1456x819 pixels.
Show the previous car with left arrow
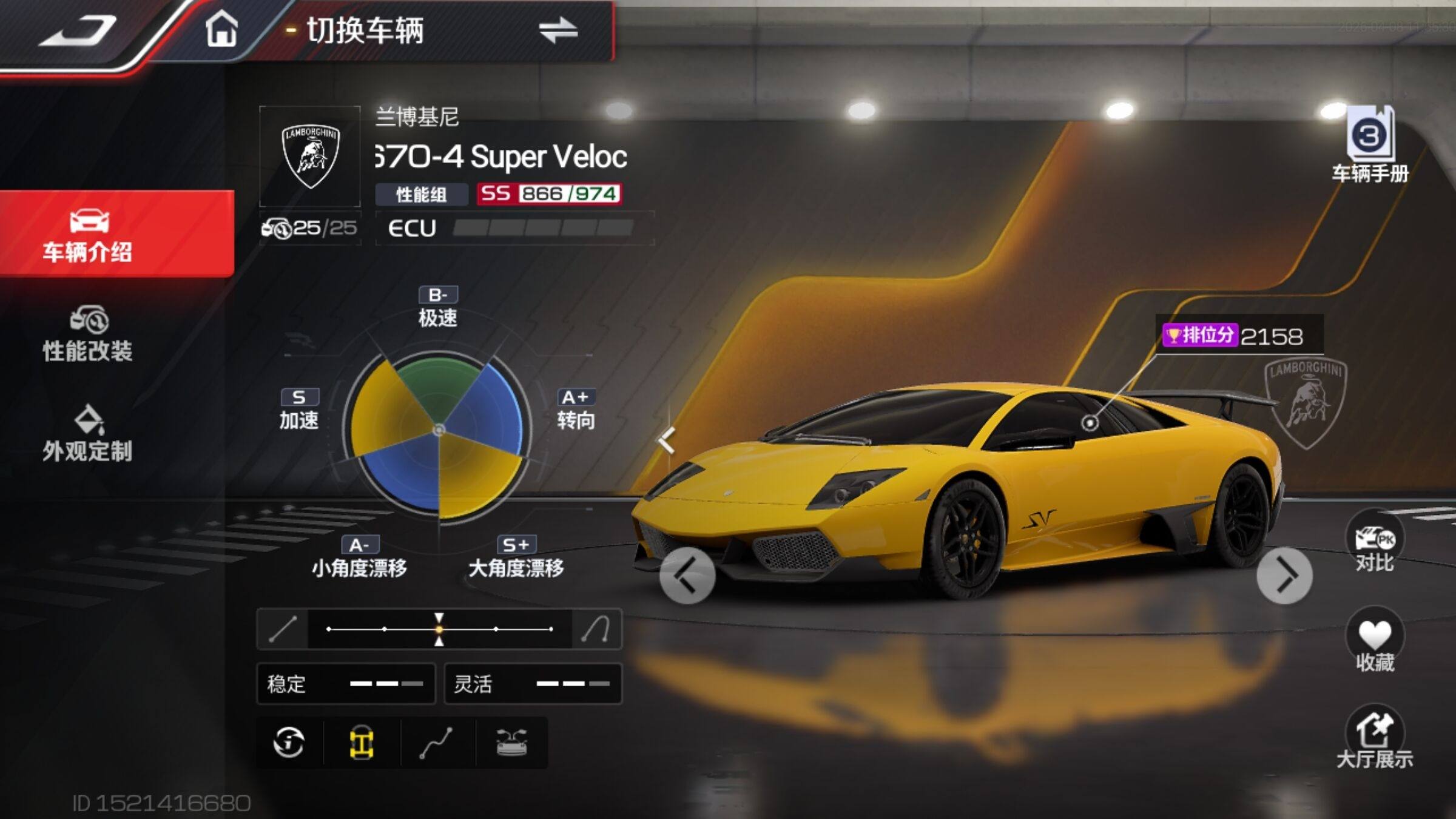tap(687, 575)
